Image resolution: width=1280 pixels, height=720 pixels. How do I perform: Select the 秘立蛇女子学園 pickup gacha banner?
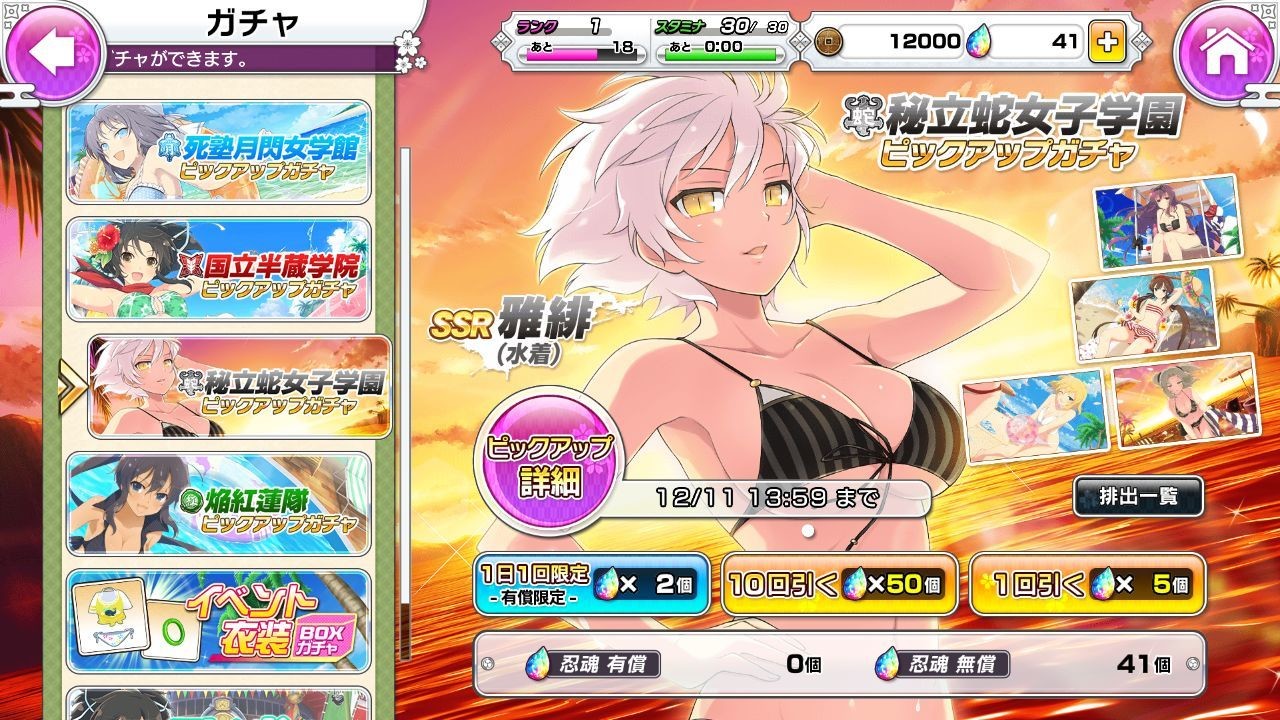[239, 387]
